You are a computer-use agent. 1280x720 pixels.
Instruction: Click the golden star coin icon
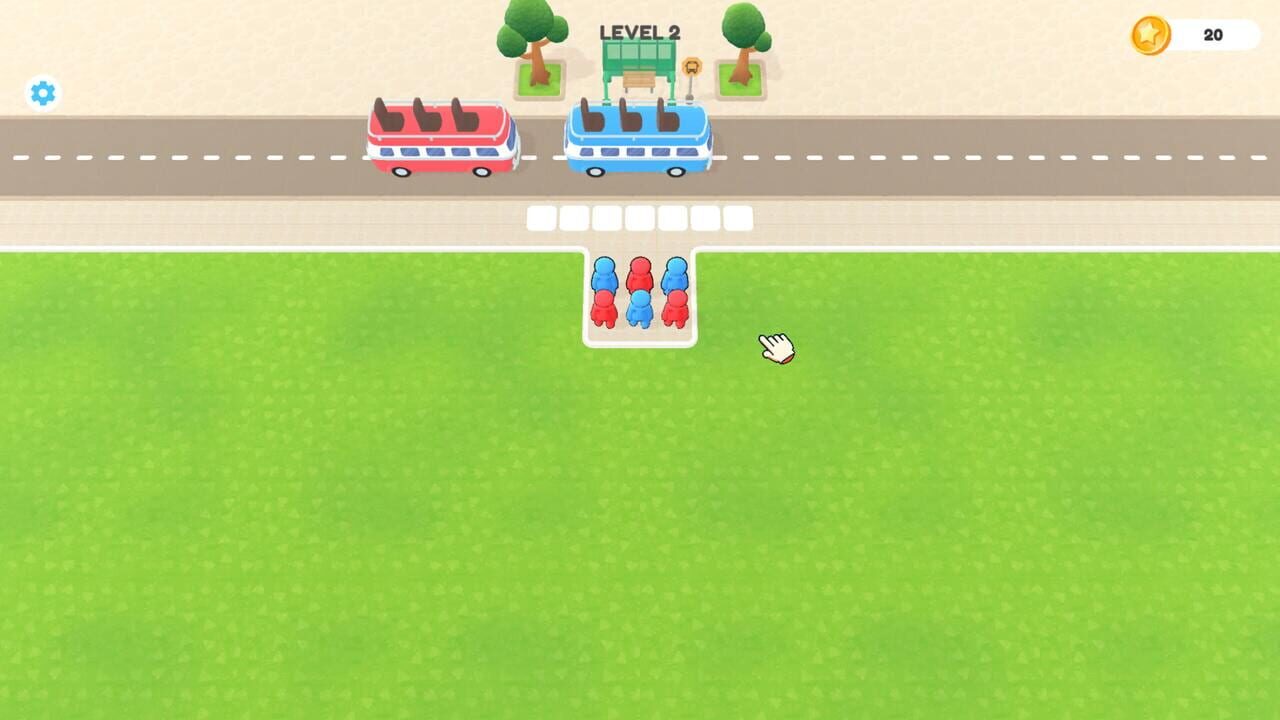click(x=1152, y=33)
